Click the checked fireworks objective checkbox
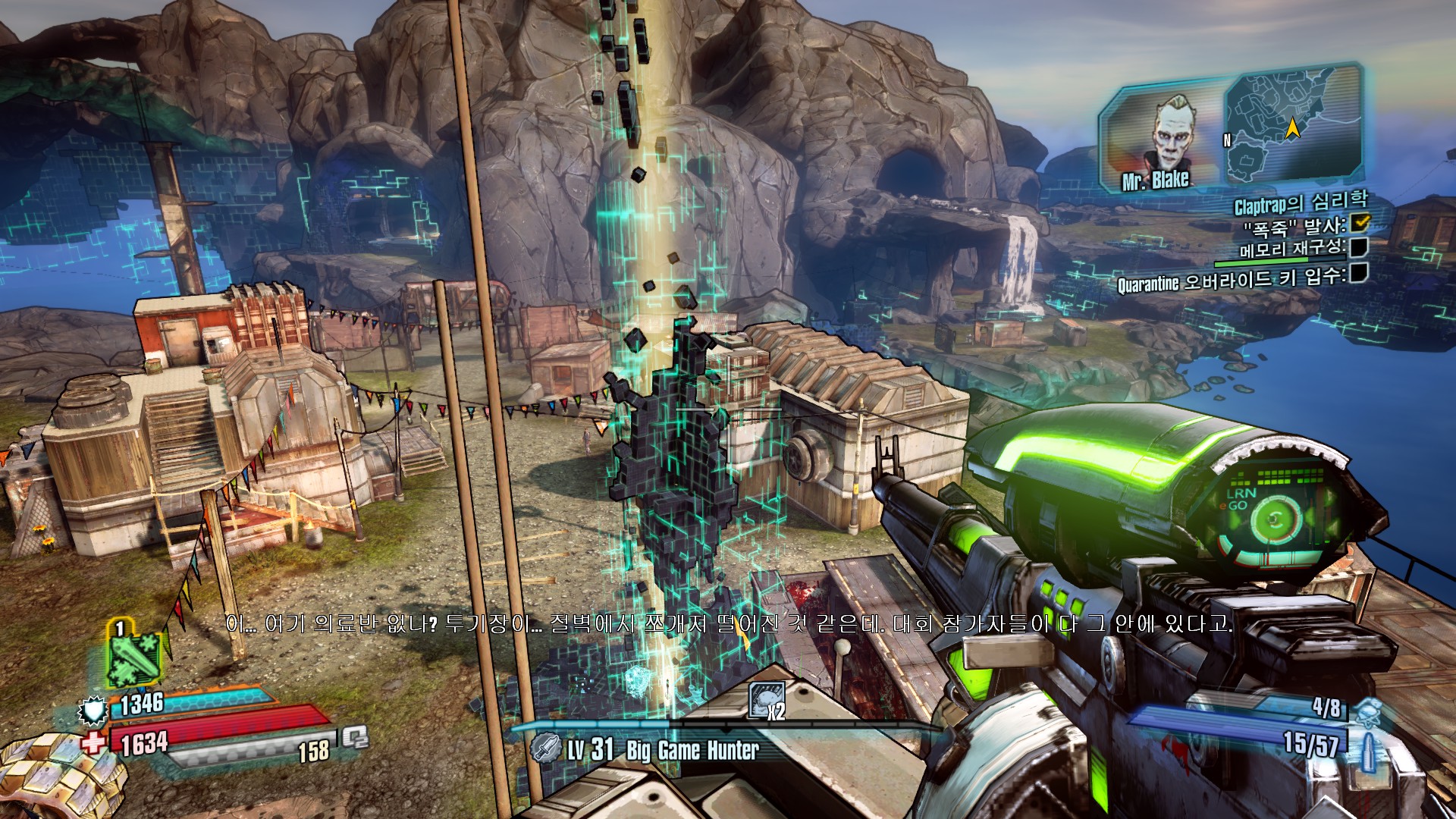1456x819 pixels. 1361,222
